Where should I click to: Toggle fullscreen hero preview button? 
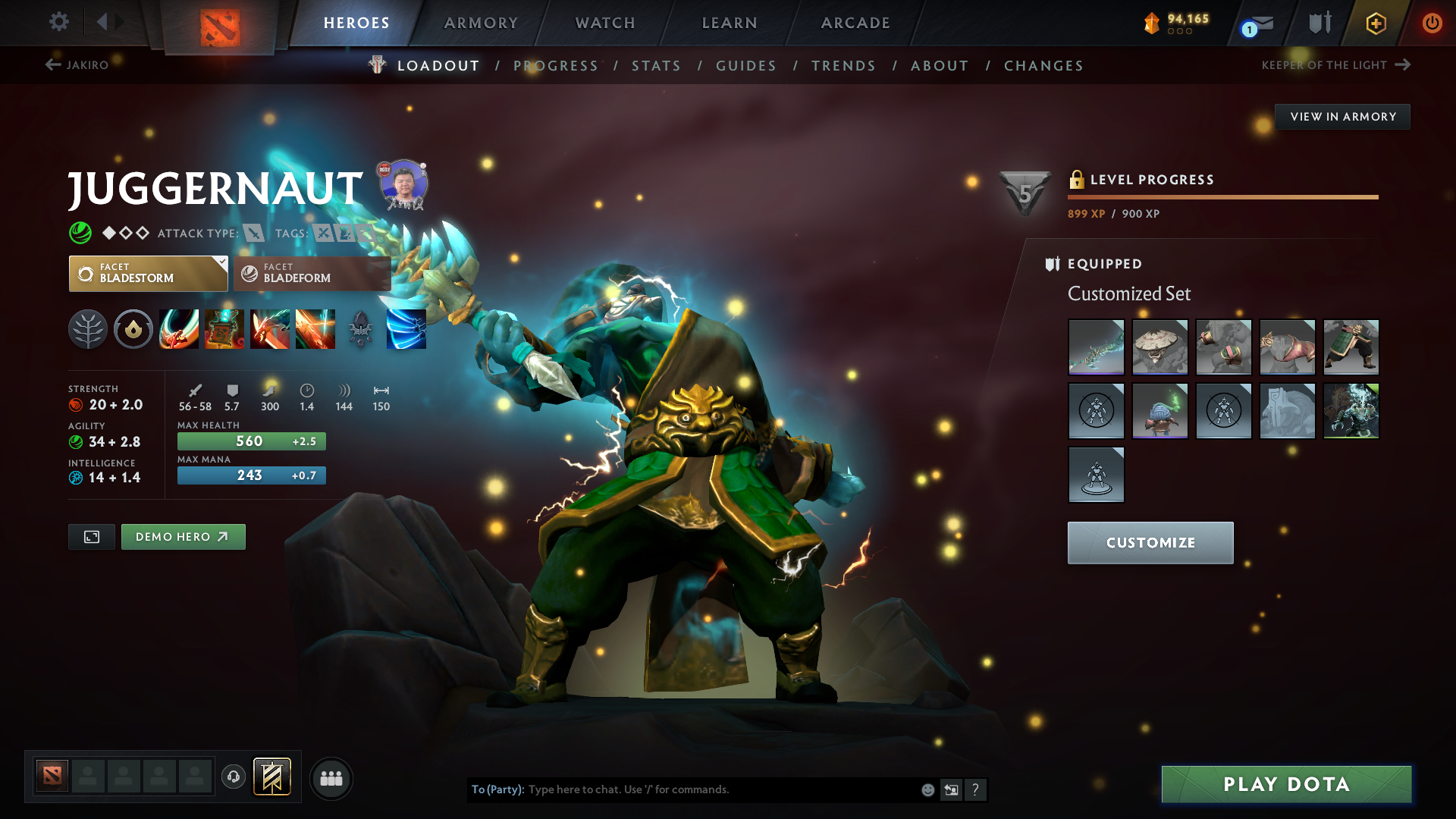tap(91, 536)
